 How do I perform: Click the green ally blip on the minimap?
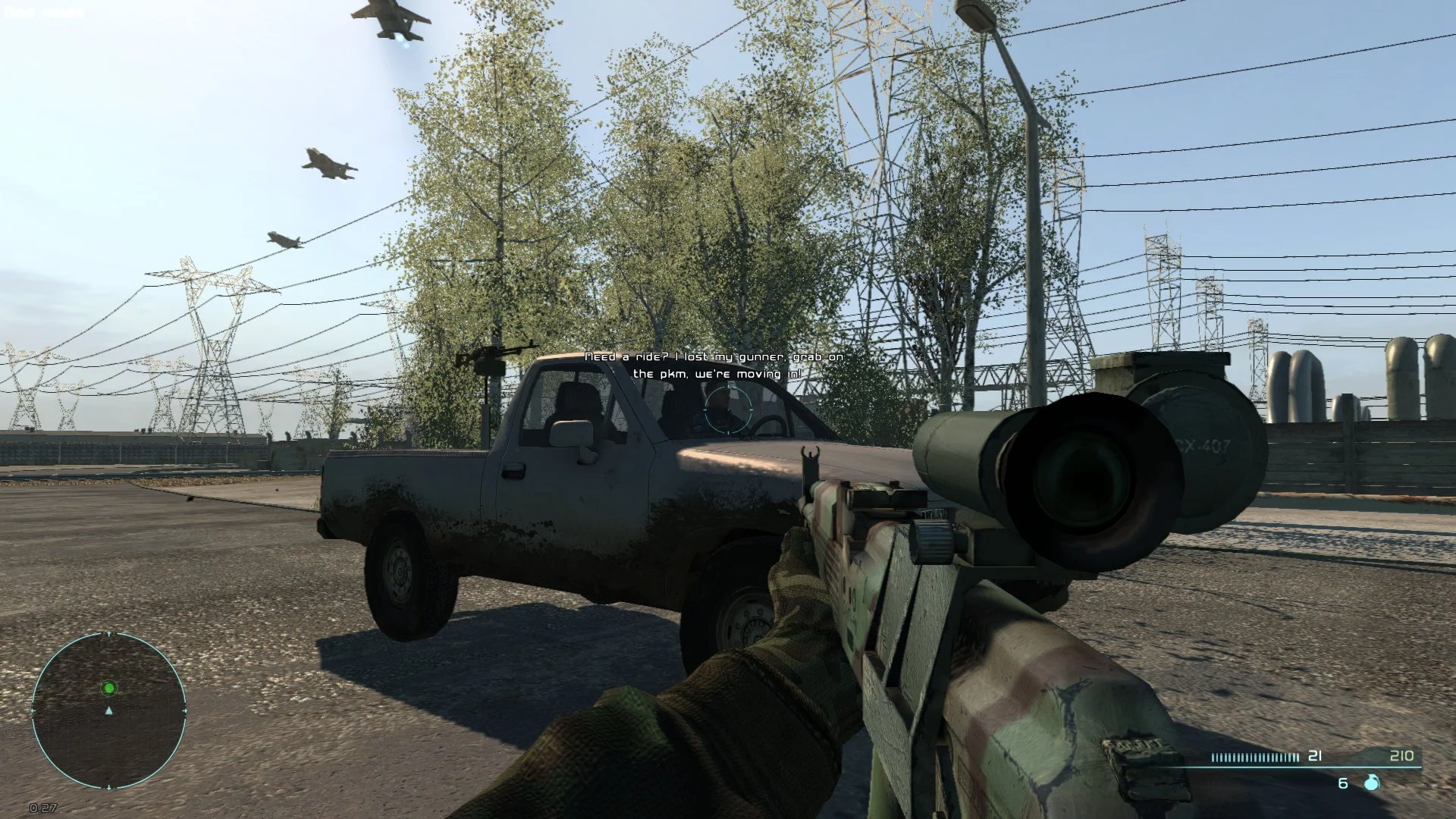coord(110,688)
